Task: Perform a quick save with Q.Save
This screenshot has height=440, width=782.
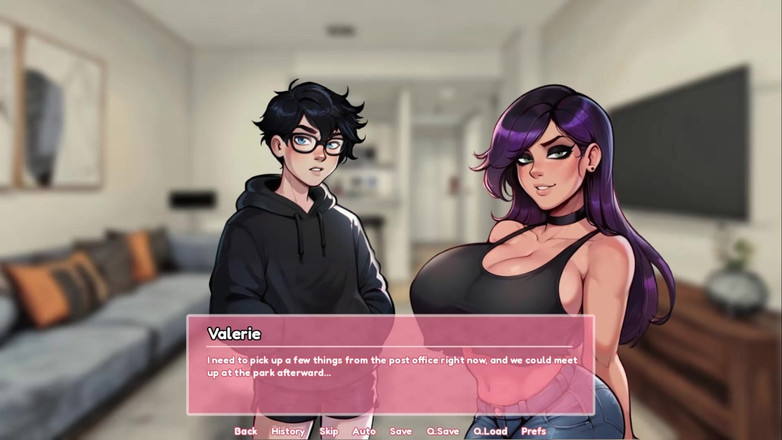Action: (x=442, y=431)
